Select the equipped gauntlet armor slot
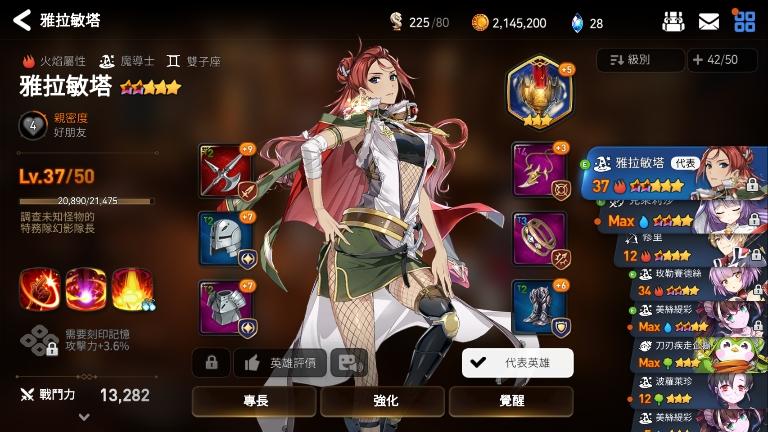Viewport: 768px width, 432px height. click(x=226, y=306)
